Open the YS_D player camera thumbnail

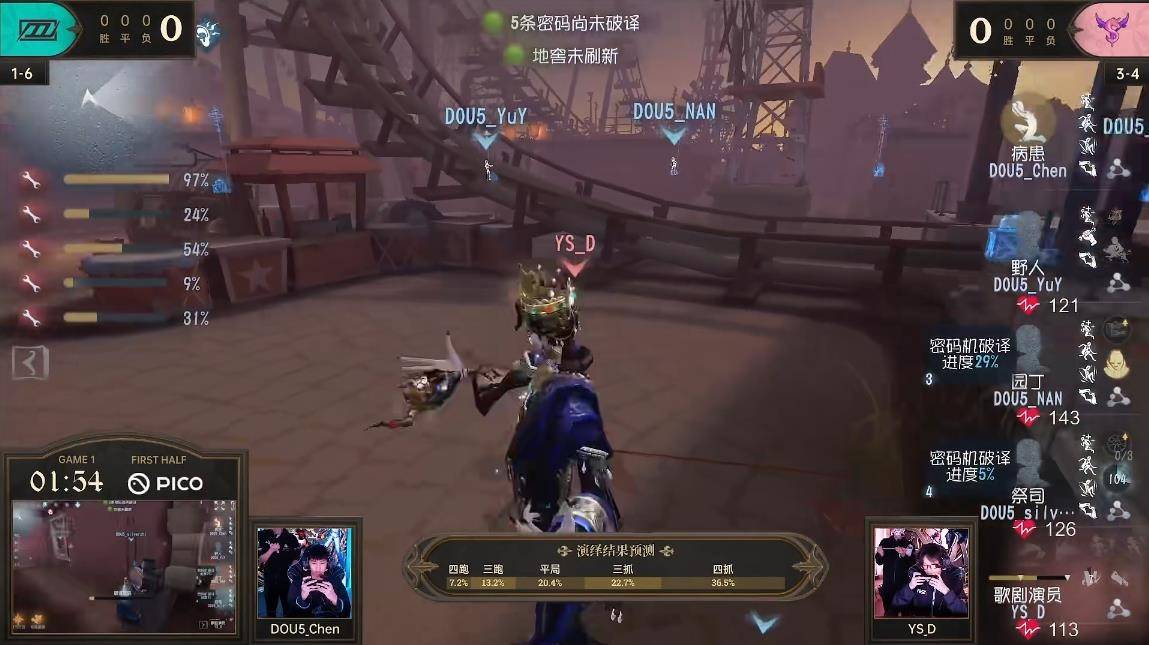921,572
